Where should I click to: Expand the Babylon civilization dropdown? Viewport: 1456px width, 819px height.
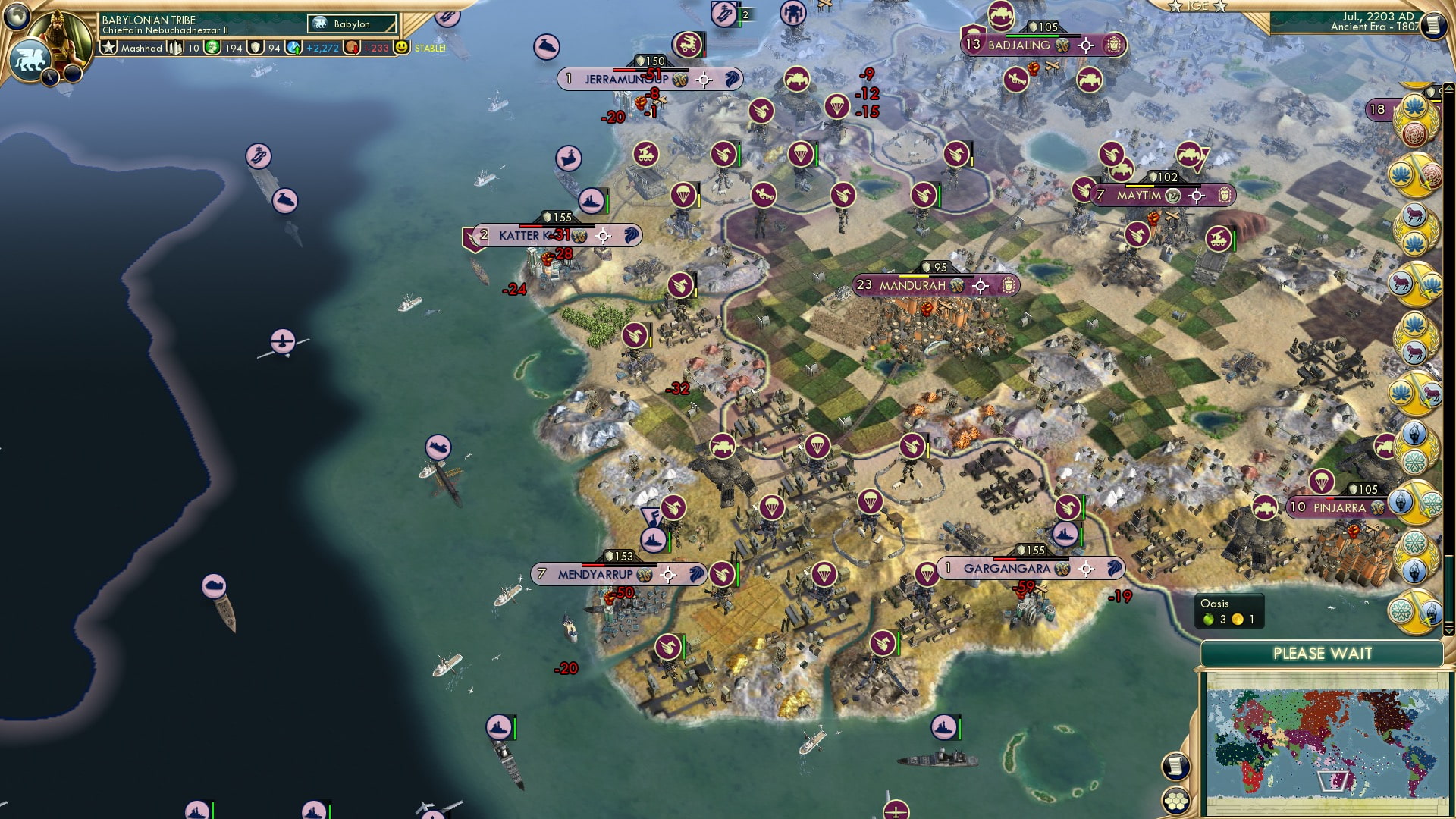[353, 24]
